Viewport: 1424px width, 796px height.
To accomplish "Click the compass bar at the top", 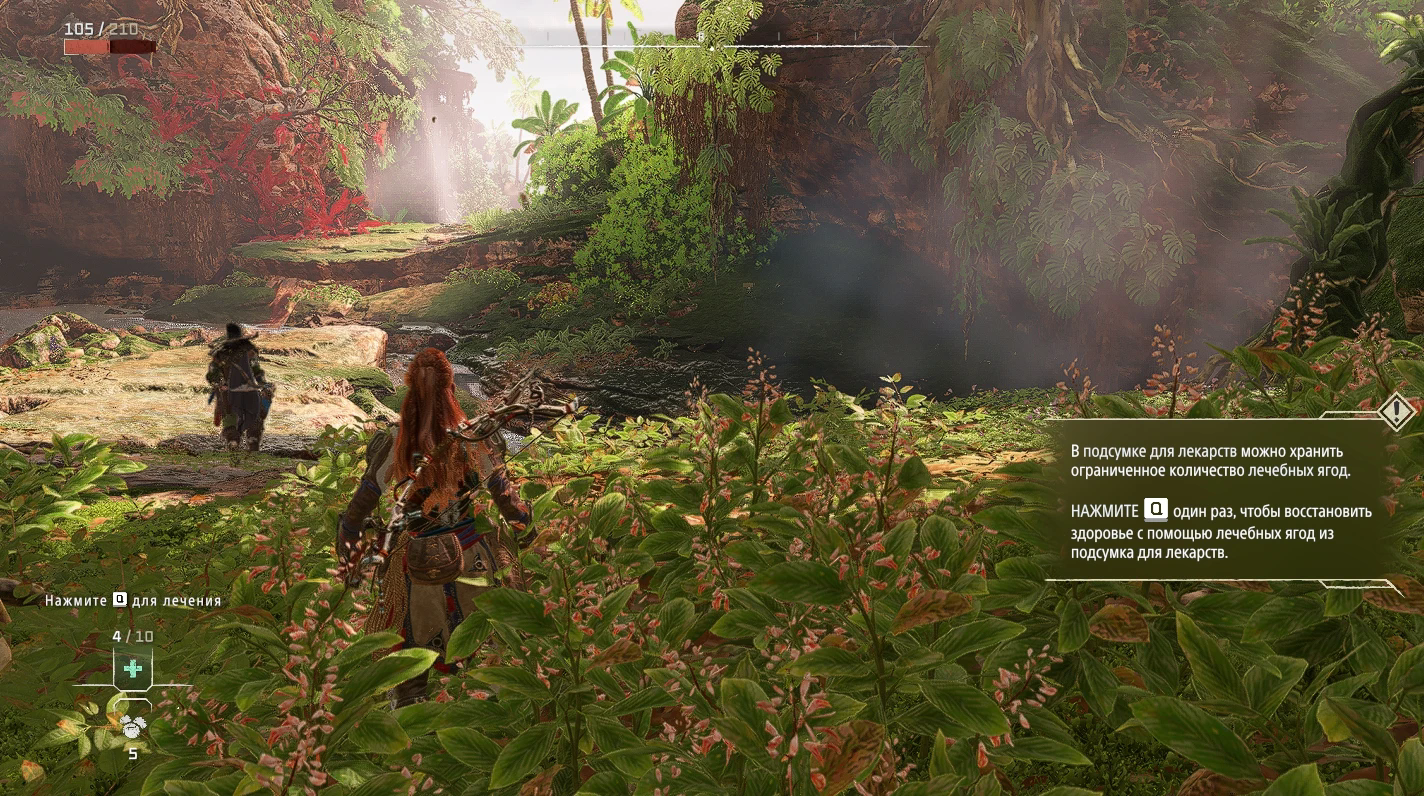I will click(712, 44).
